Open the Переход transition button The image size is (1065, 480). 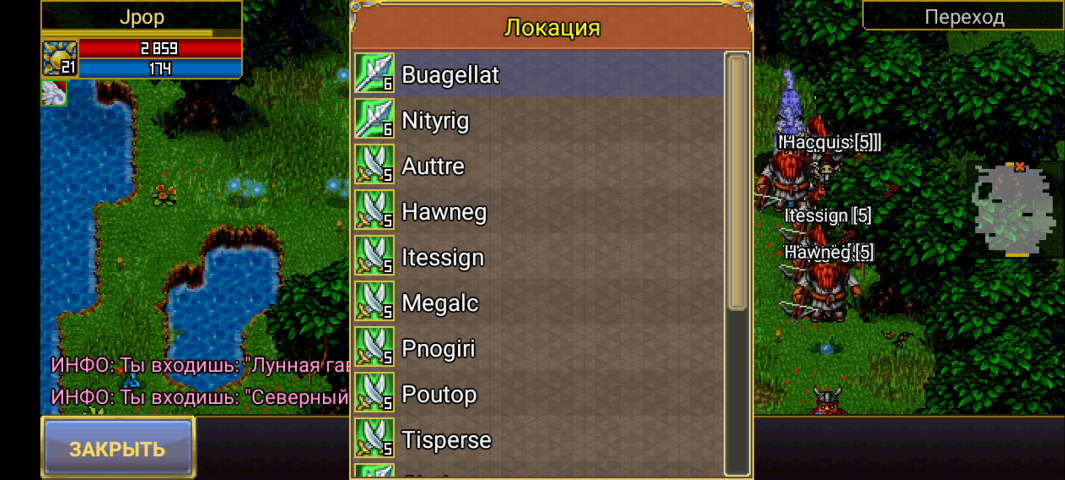click(x=963, y=16)
